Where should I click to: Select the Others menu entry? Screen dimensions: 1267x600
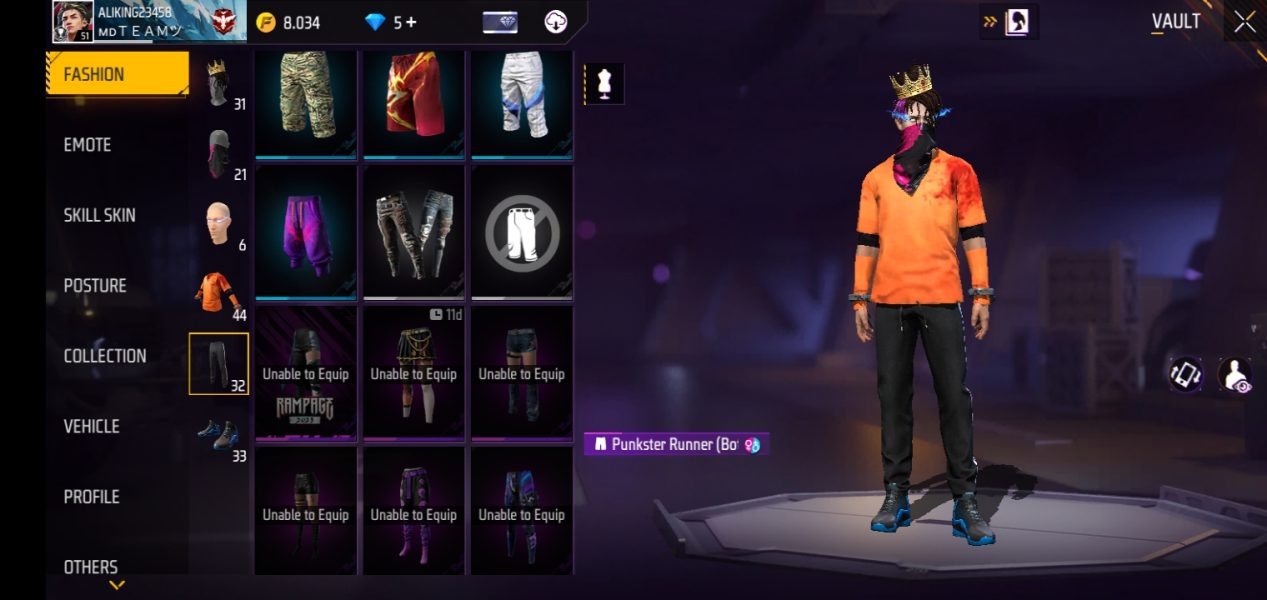(x=90, y=567)
